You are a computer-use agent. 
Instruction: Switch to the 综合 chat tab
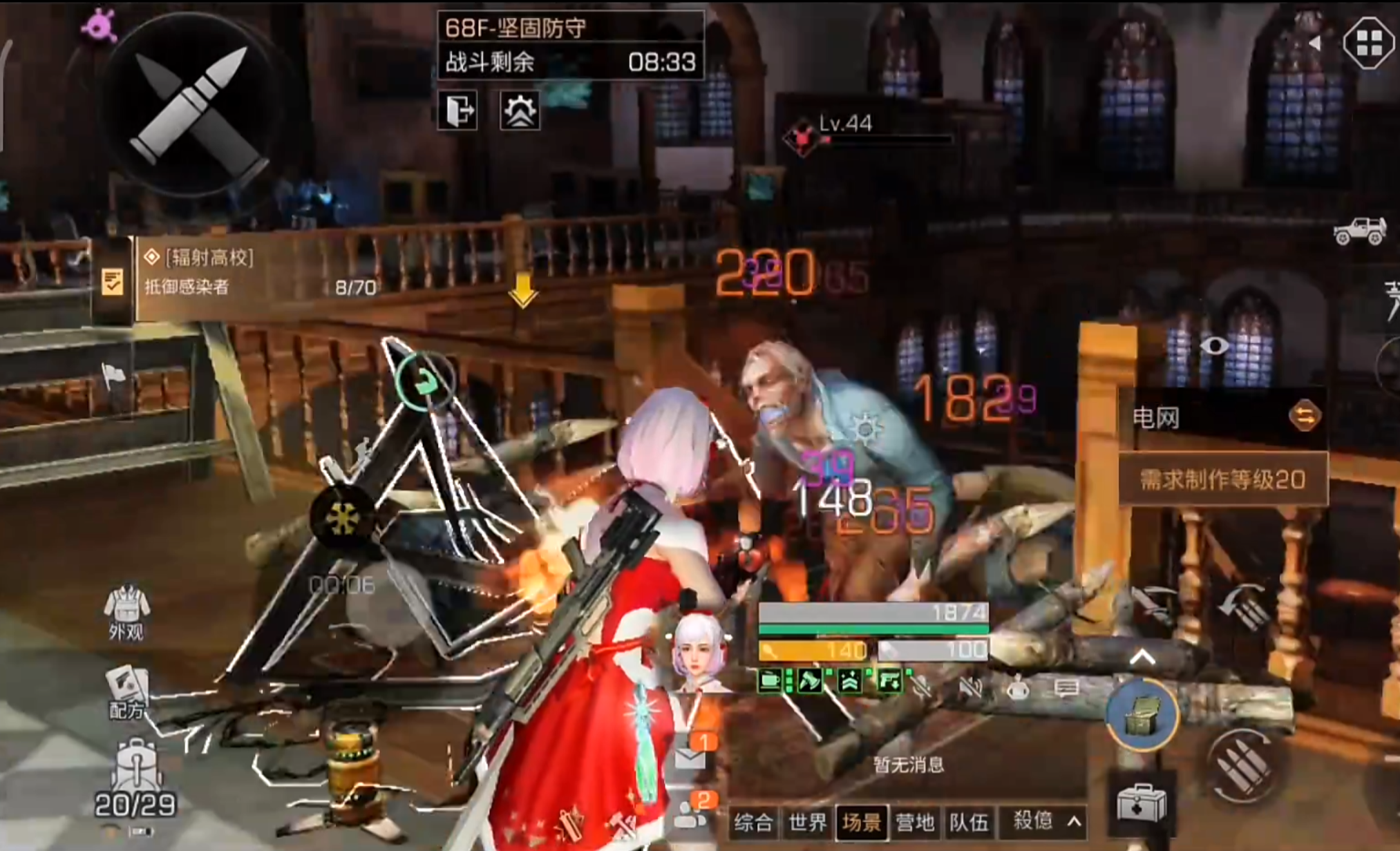(x=753, y=822)
